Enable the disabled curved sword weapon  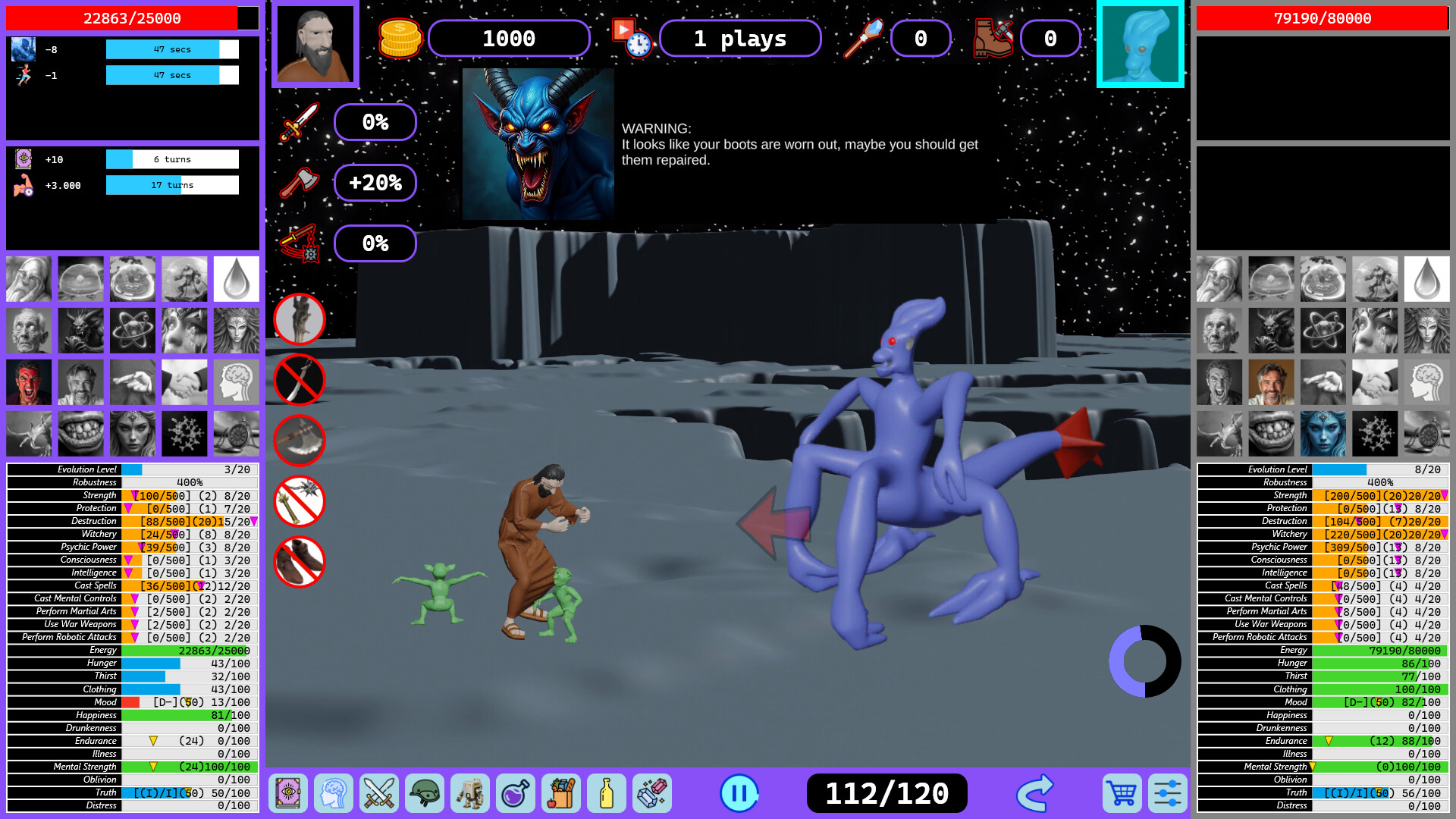[x=299, y=380]
